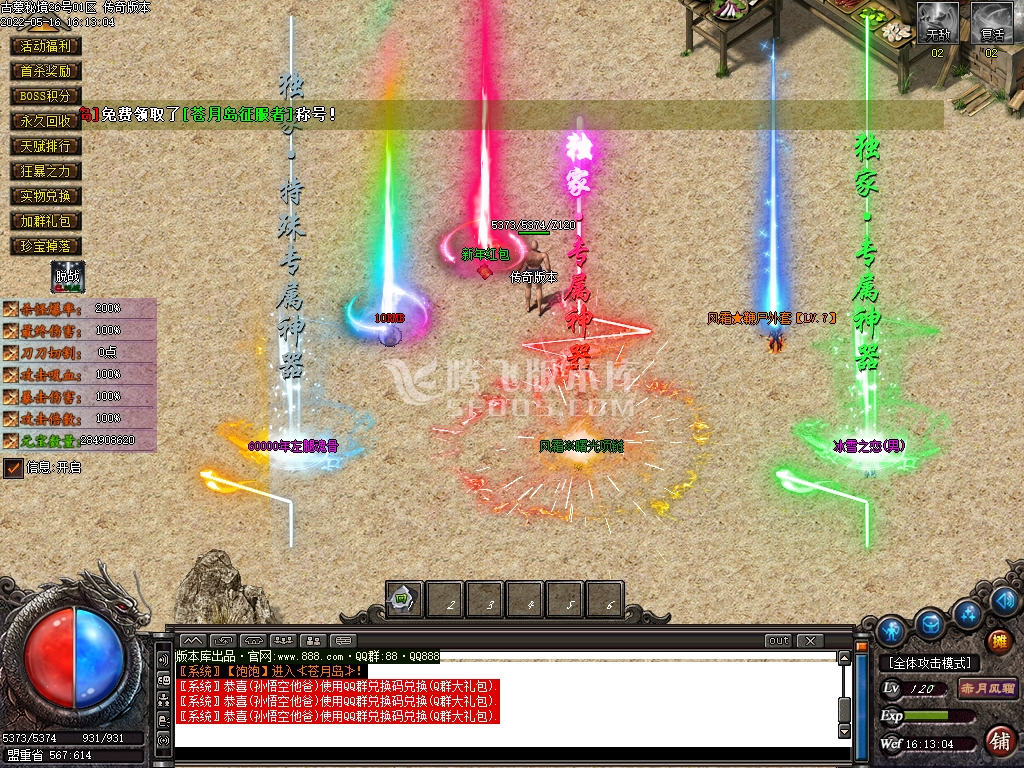
Task: Open the 摊 stall button
Action: click(999, 641)
